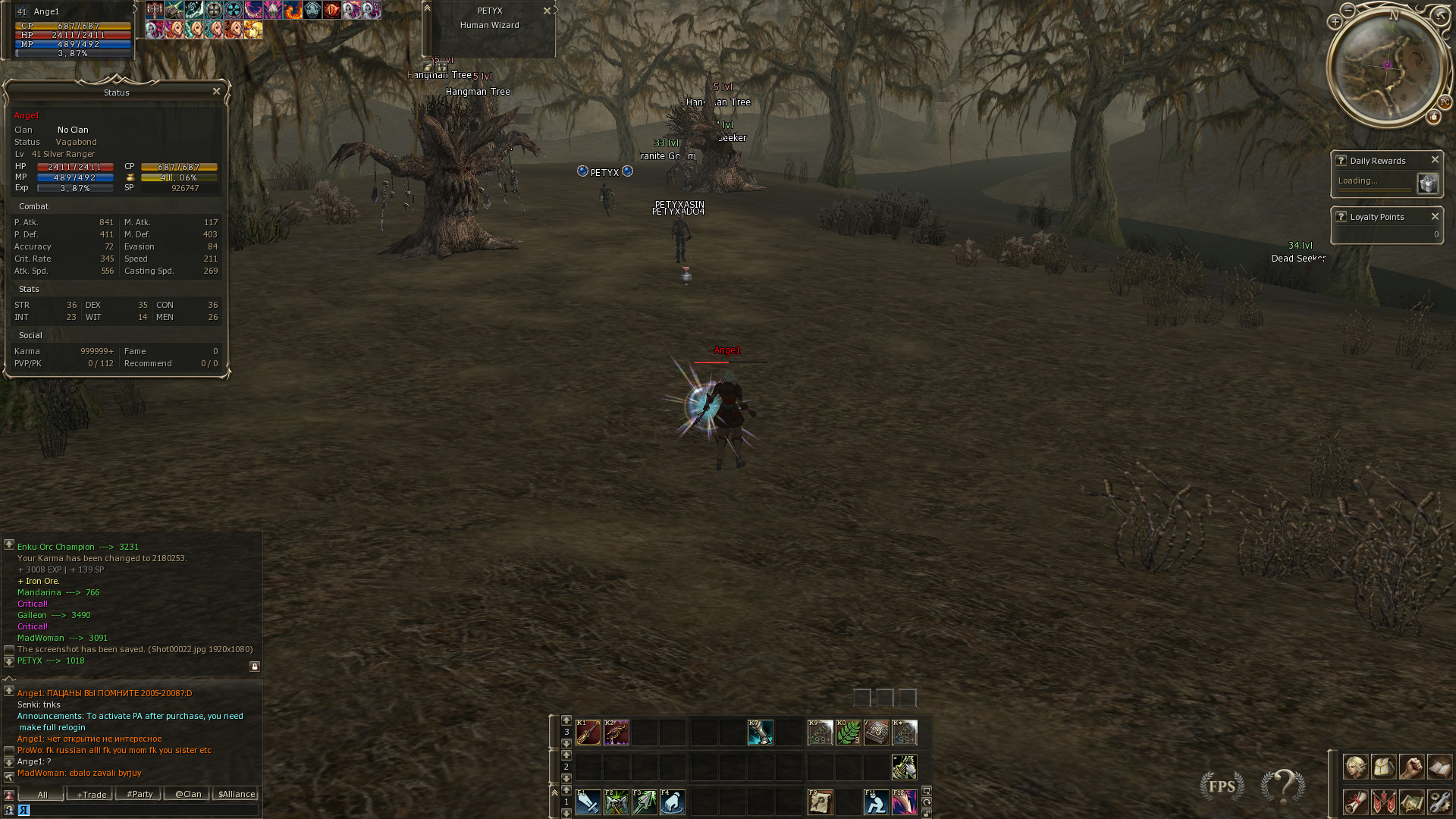Image resolution: width=1456 pixels, height=819 pixels.
Task: Open the help question mark button
Action: tap(1283, 786)
